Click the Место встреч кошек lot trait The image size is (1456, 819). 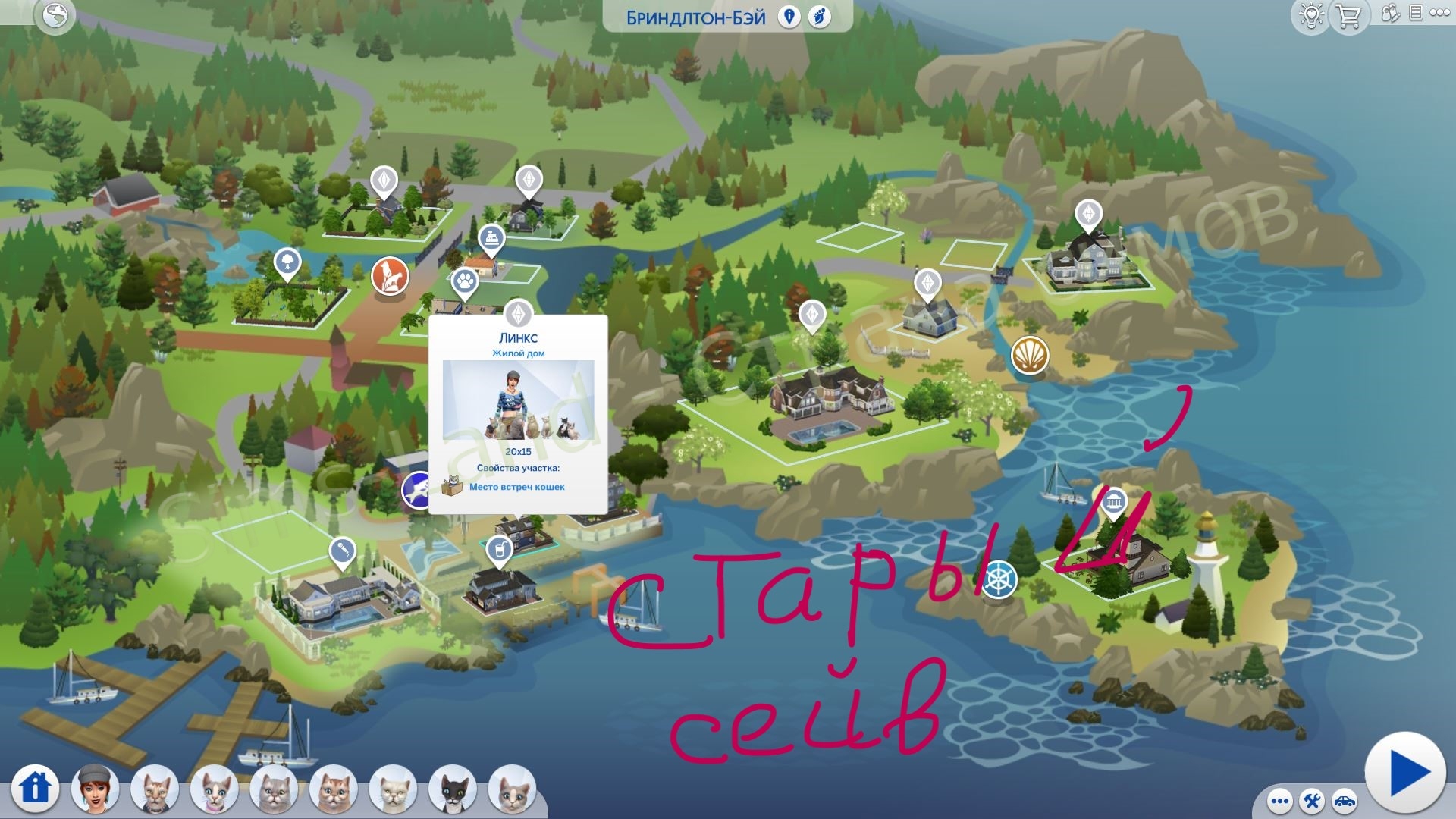pyautogui.click(x=516, y=487)
